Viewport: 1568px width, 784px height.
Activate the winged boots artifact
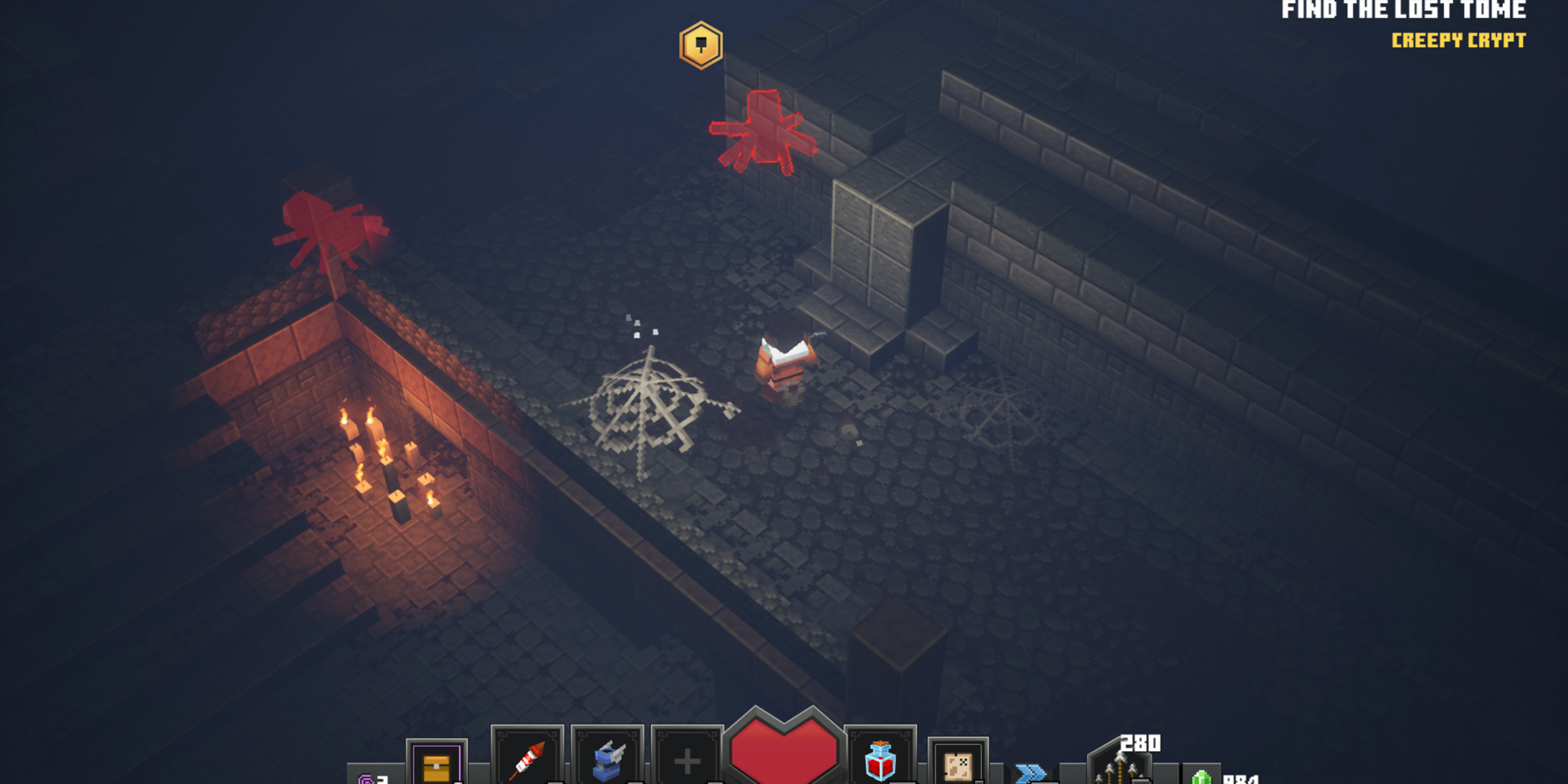[x=608, y=759]
